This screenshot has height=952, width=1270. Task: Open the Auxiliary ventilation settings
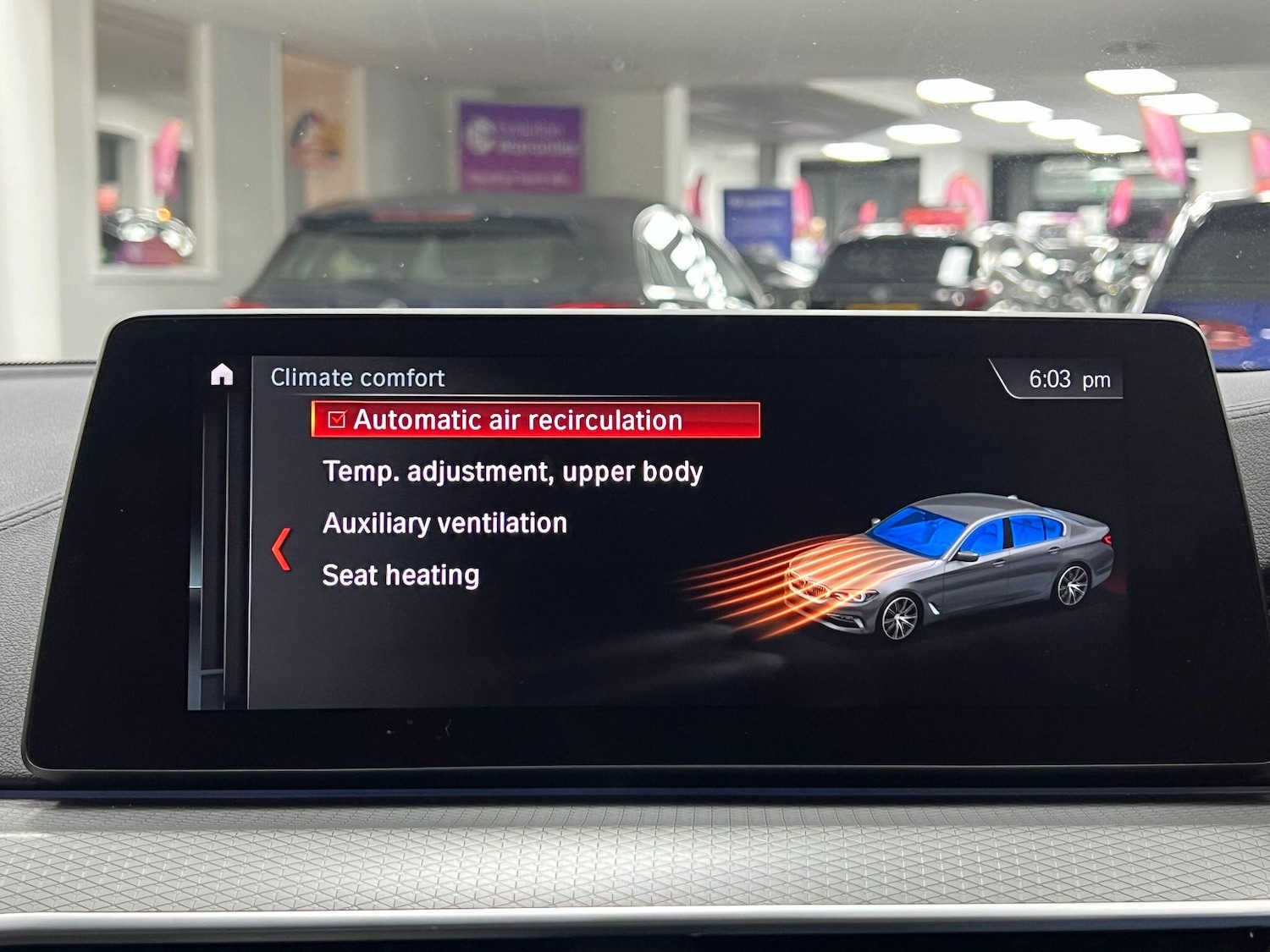[x=443, y=522]
